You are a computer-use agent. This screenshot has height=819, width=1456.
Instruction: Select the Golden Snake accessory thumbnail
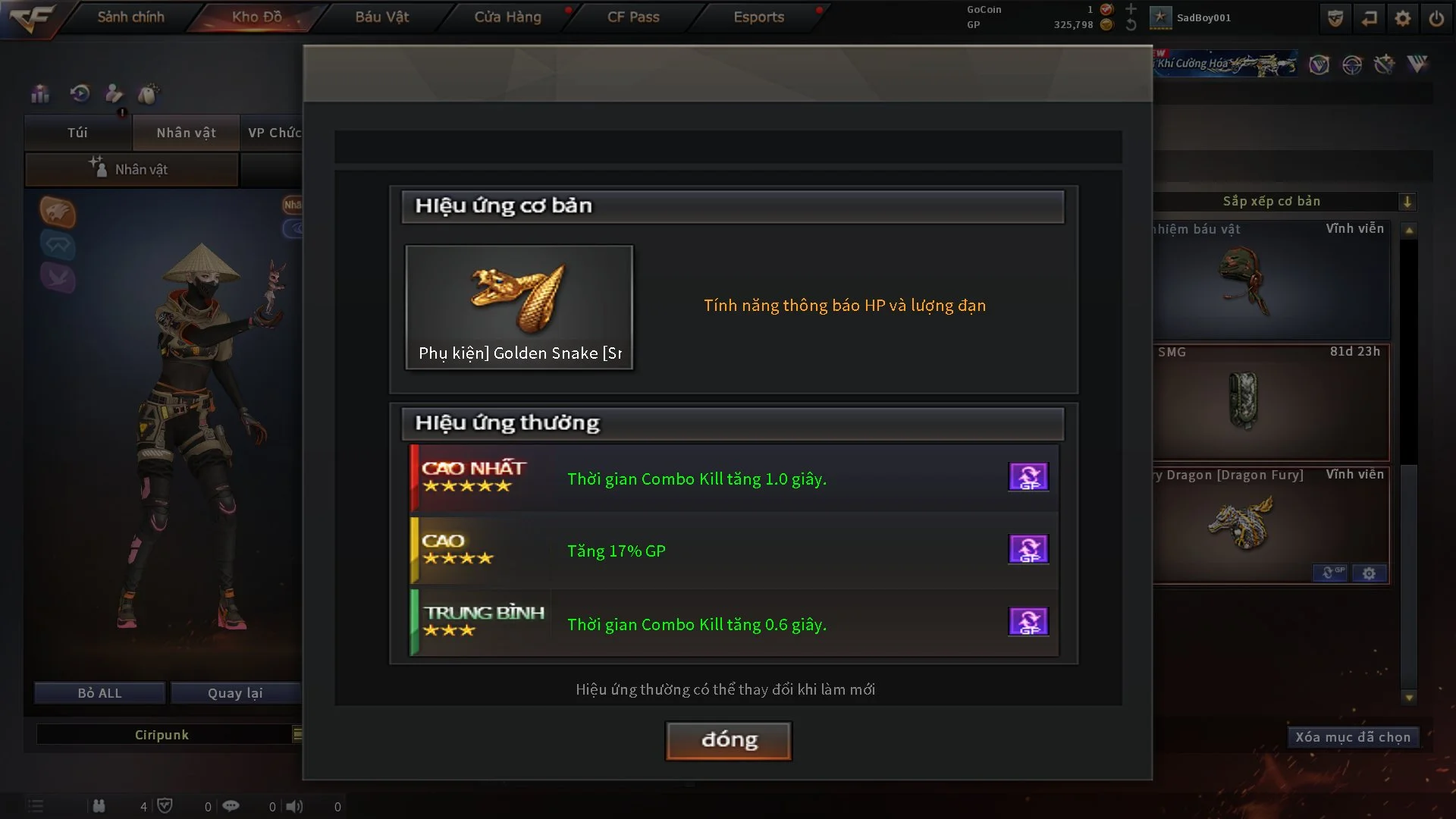coord(519,306)
